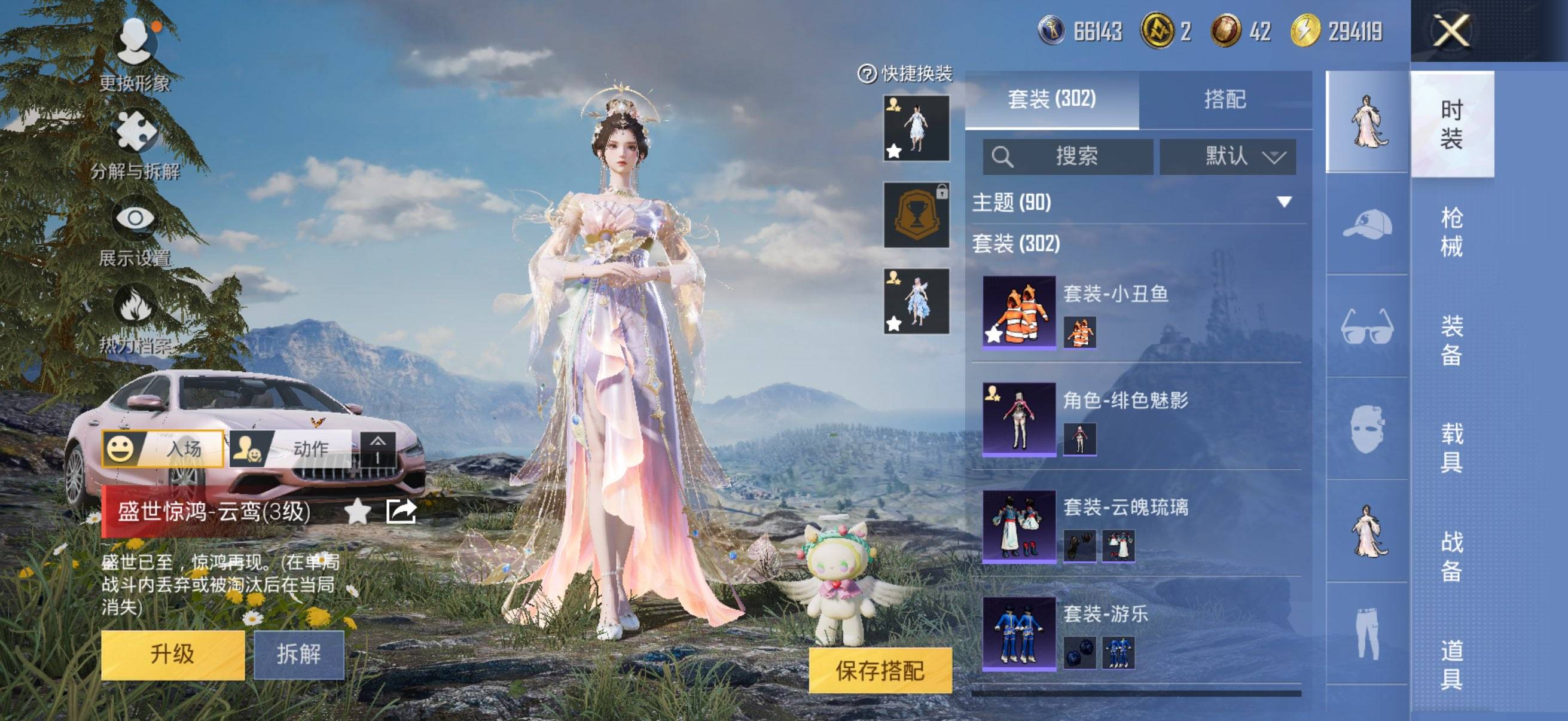Click the share icon beside outfit name
Image resolution: width=1568 pixels, height=721 pixels.
[x=401, y=511]
